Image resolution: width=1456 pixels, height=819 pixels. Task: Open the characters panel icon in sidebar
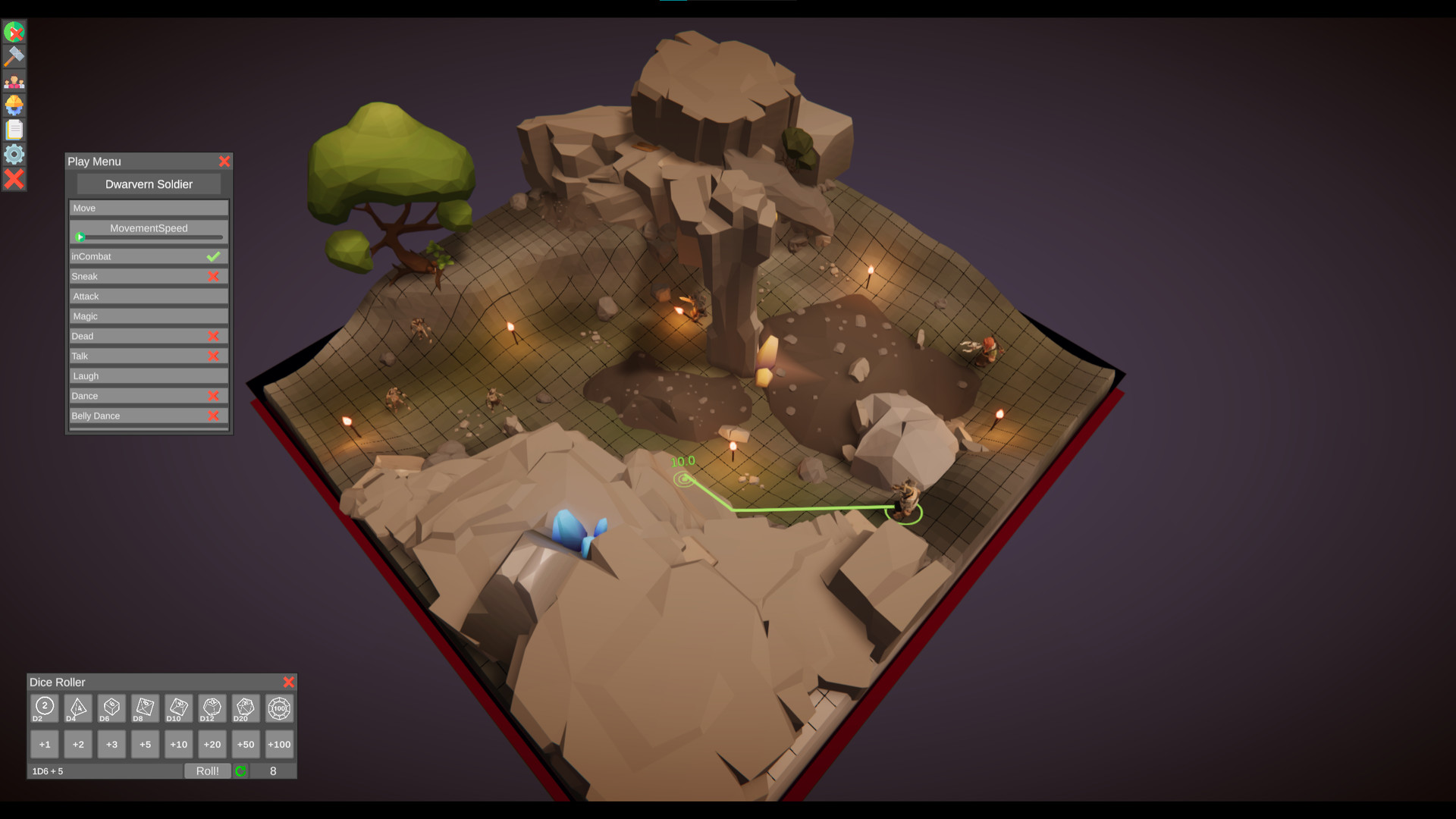pyautogui.click(x=14, y=80)
